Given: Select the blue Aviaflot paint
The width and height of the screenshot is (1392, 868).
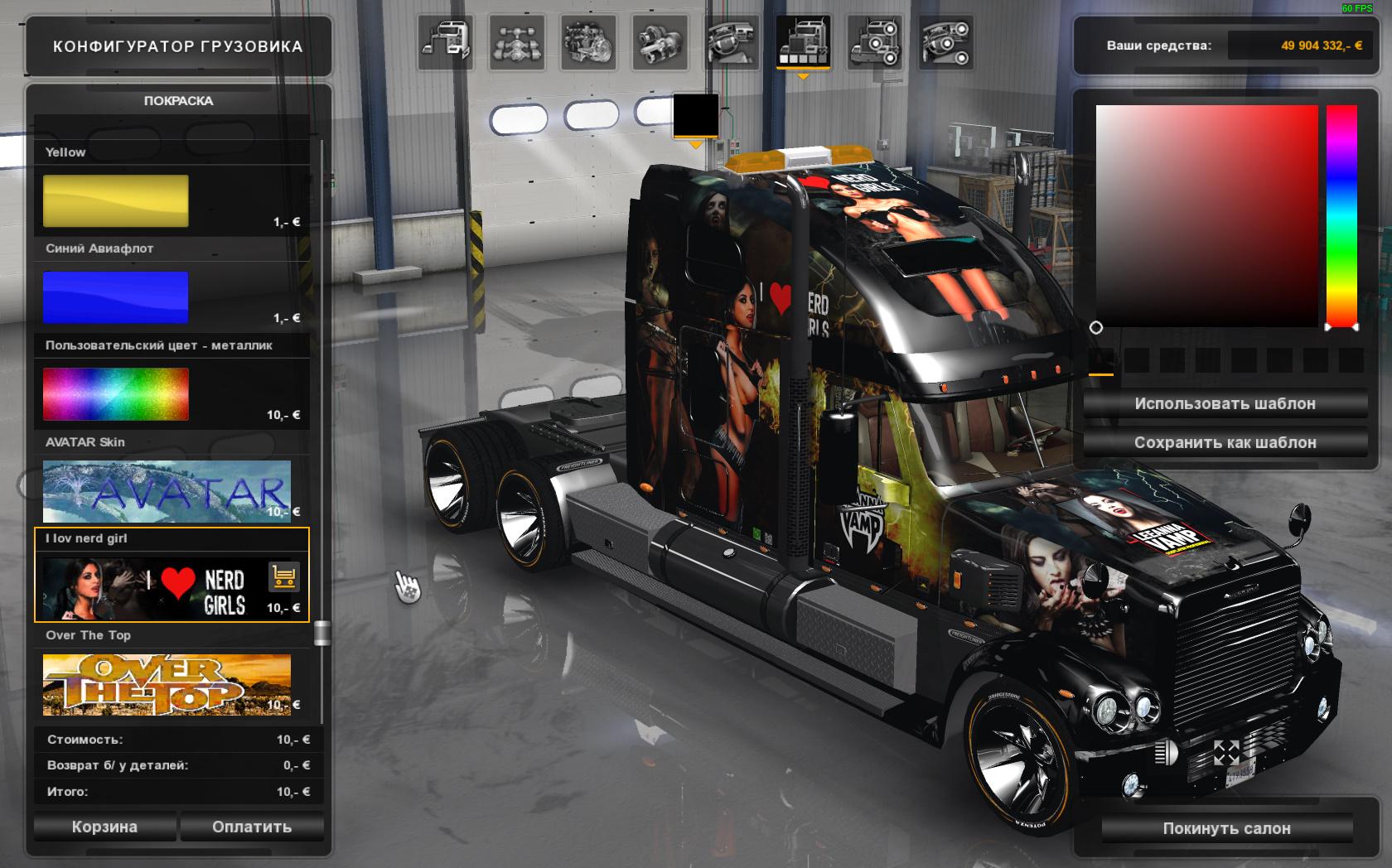Looking at the screenshot, I should [x=115, y=297].
